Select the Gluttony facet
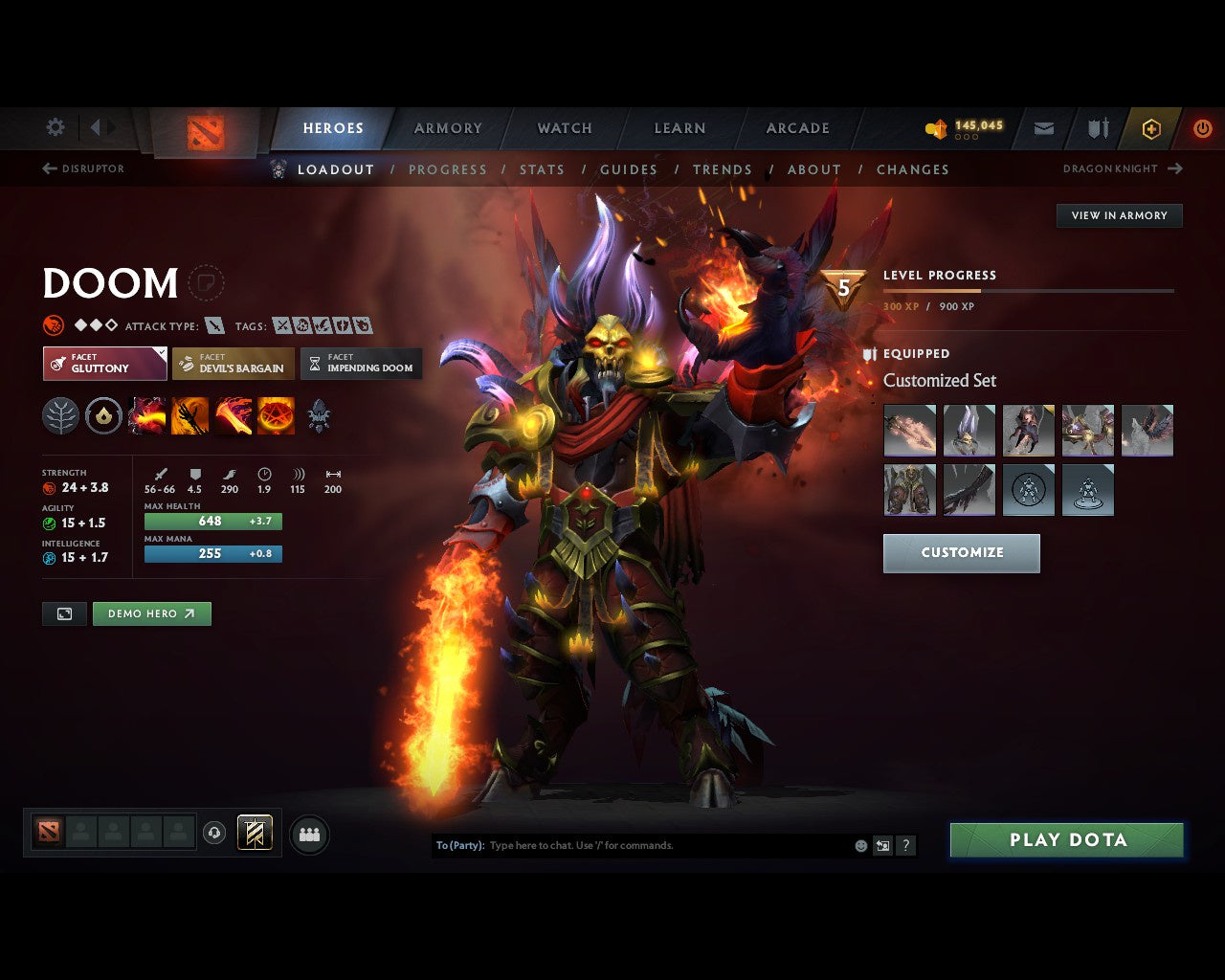The height and width of the screenshot is (980, 1225). (104, 363)
